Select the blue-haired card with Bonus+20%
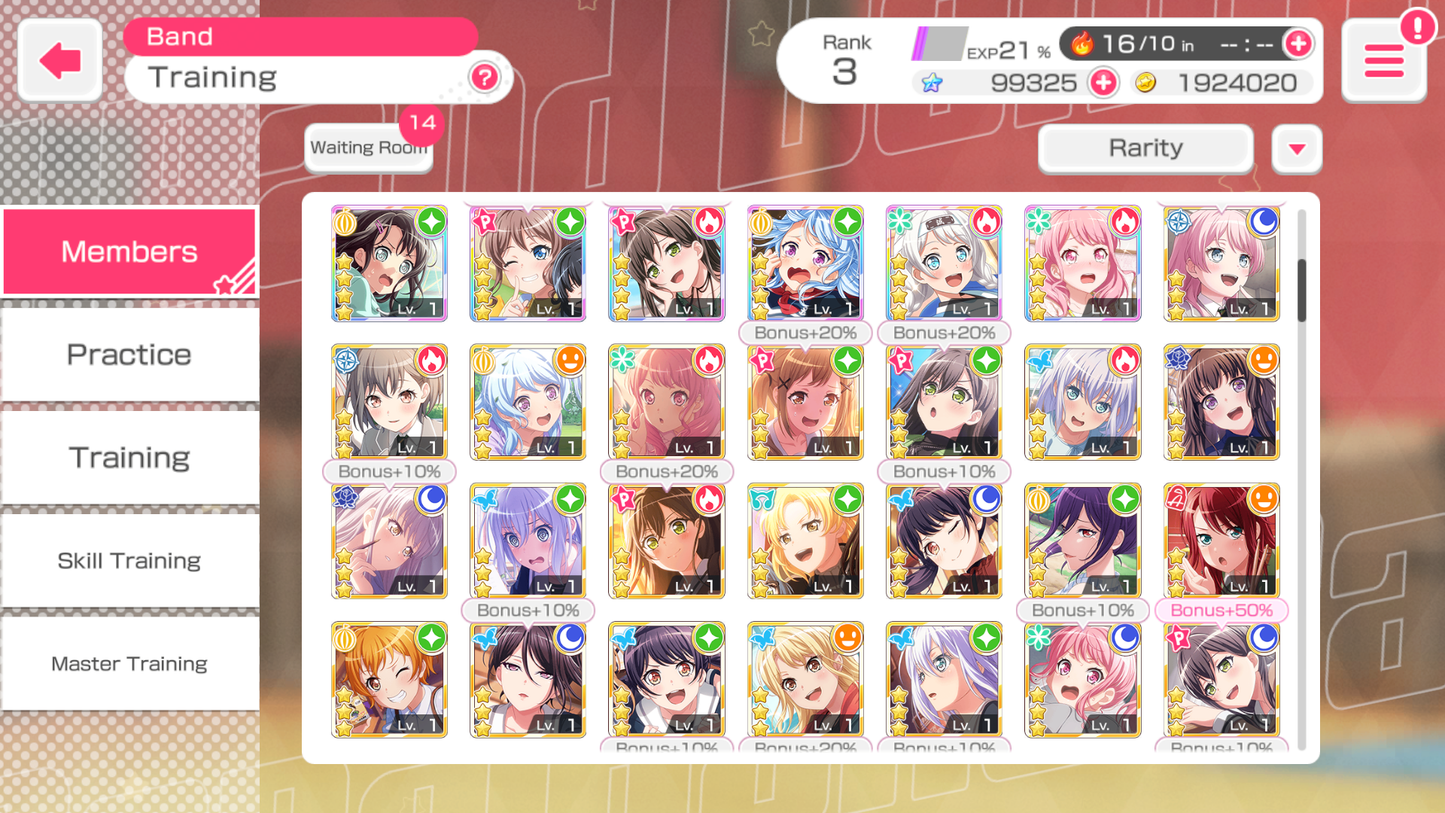Screen dimensions: 1445x813 [805, 263]
